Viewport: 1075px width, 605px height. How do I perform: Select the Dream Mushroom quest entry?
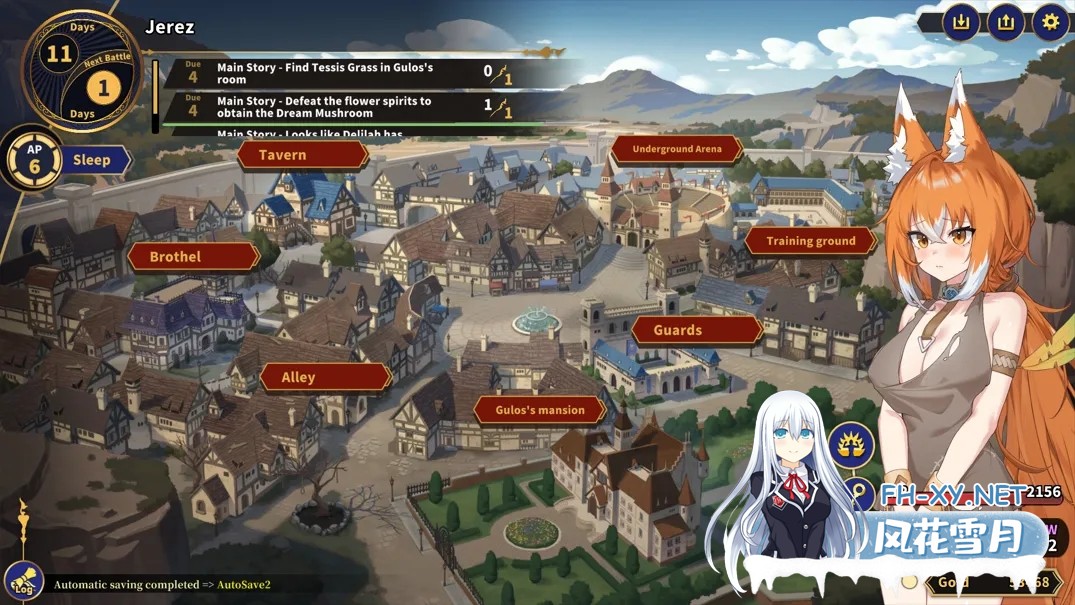[340, 107]
